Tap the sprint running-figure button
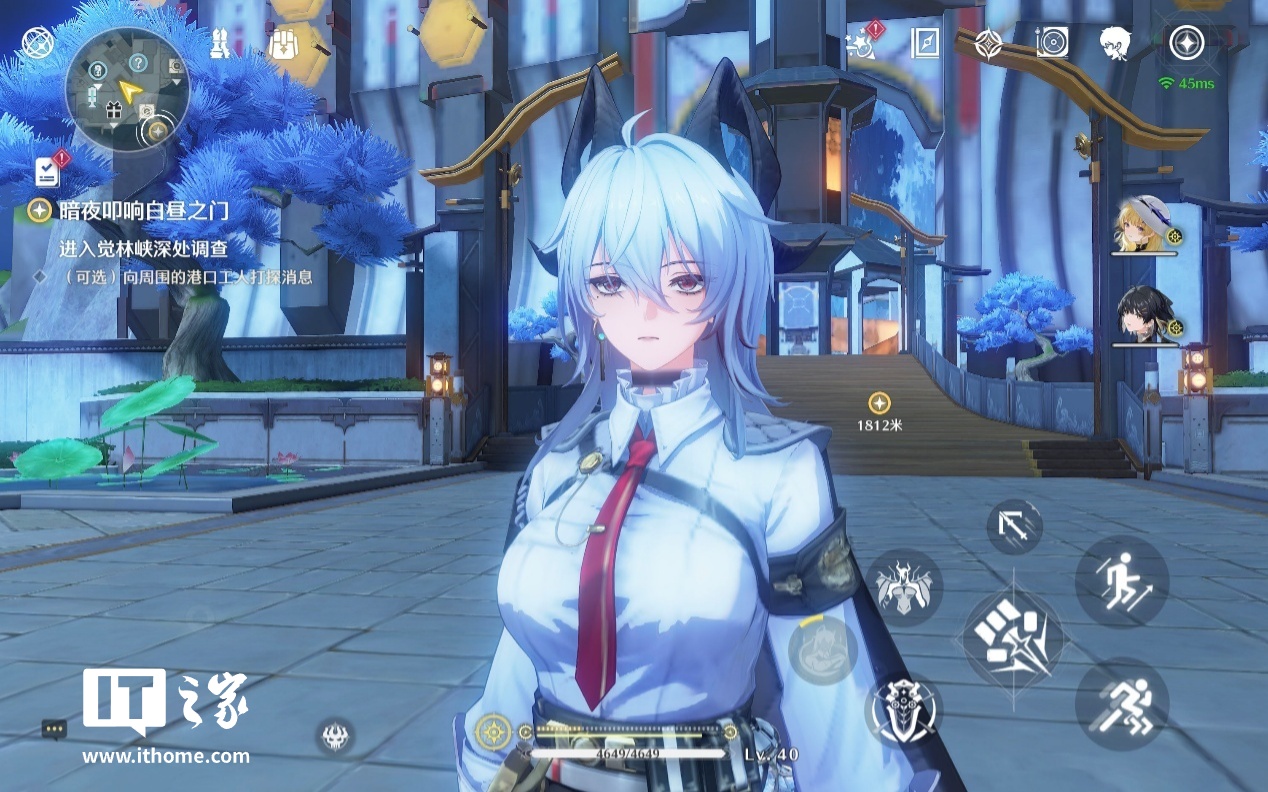 (x=1121, y=703)
